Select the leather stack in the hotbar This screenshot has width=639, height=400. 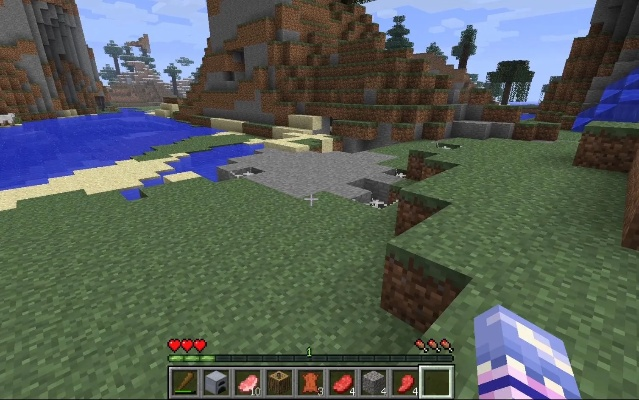pos(309,381)
